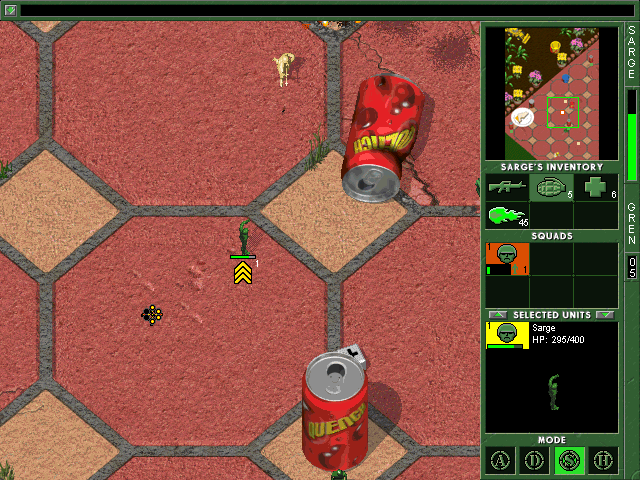This screenshot has height=480, width=640.
Task: Switch to mode A
Action: pyautogui.click(x=500, y=461)
